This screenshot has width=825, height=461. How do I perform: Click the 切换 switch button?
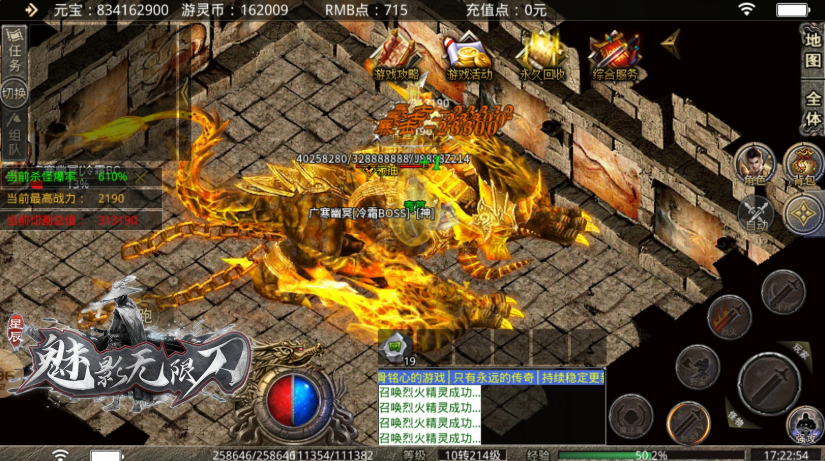tap(14, 95)
